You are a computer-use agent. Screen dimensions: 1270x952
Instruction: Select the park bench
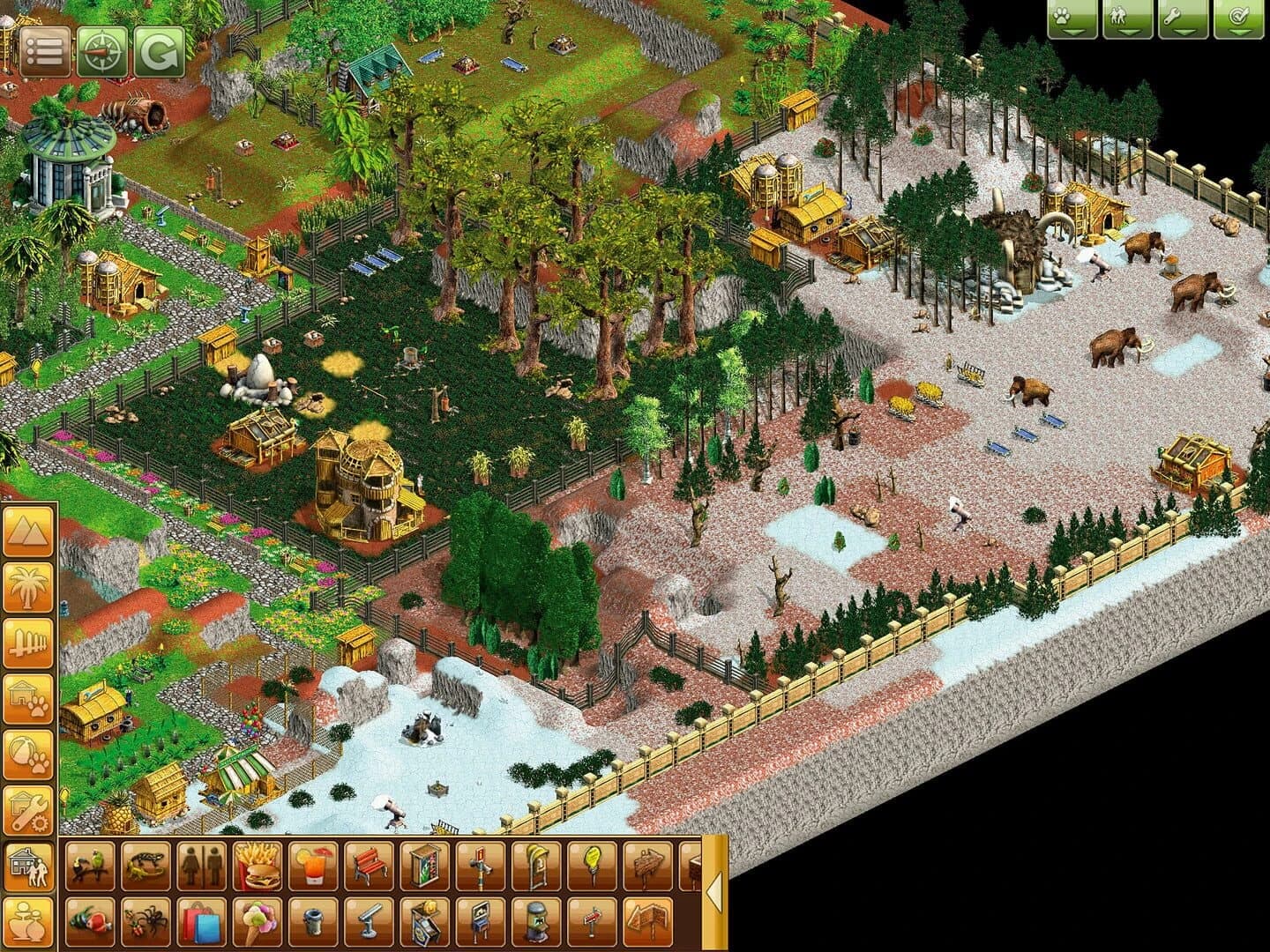369,867
